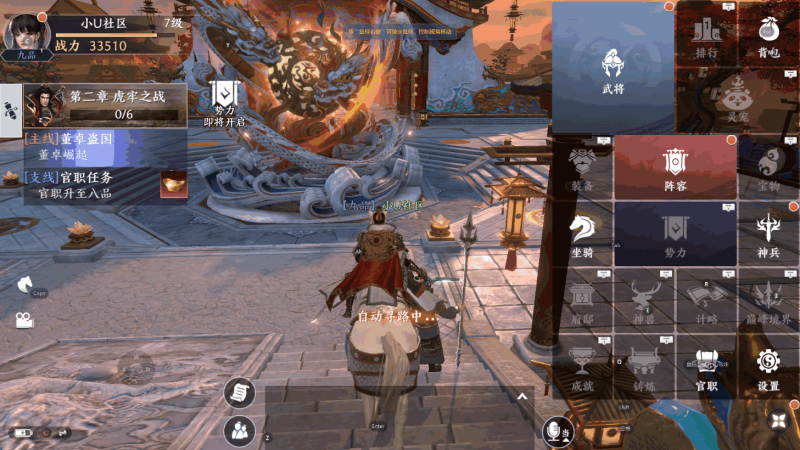Open the round scroll button
Screen dimensions: 800x450
point(240,393)
